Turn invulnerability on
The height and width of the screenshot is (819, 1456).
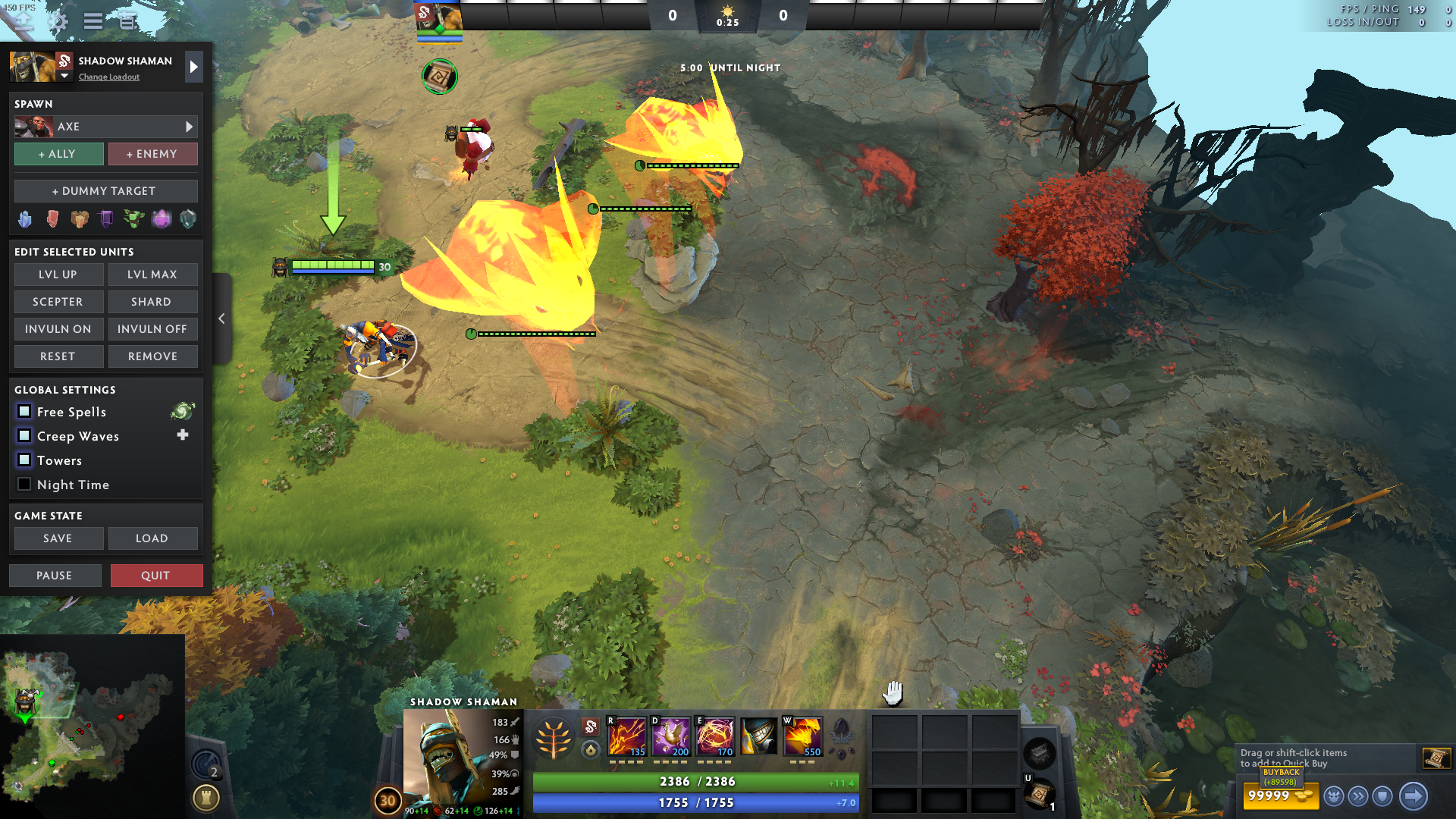tap(58, 329)
